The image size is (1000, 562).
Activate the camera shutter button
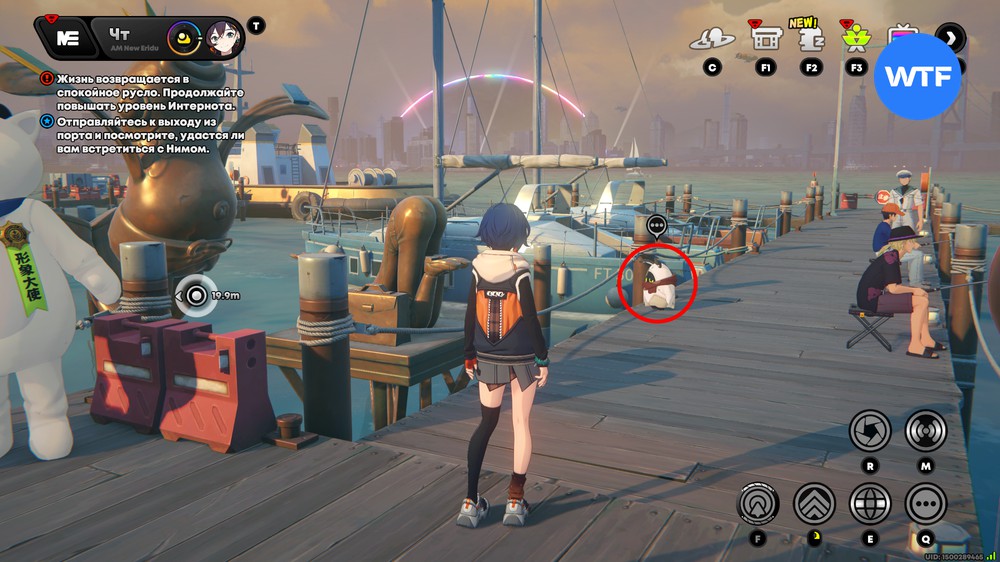(870, 431)
